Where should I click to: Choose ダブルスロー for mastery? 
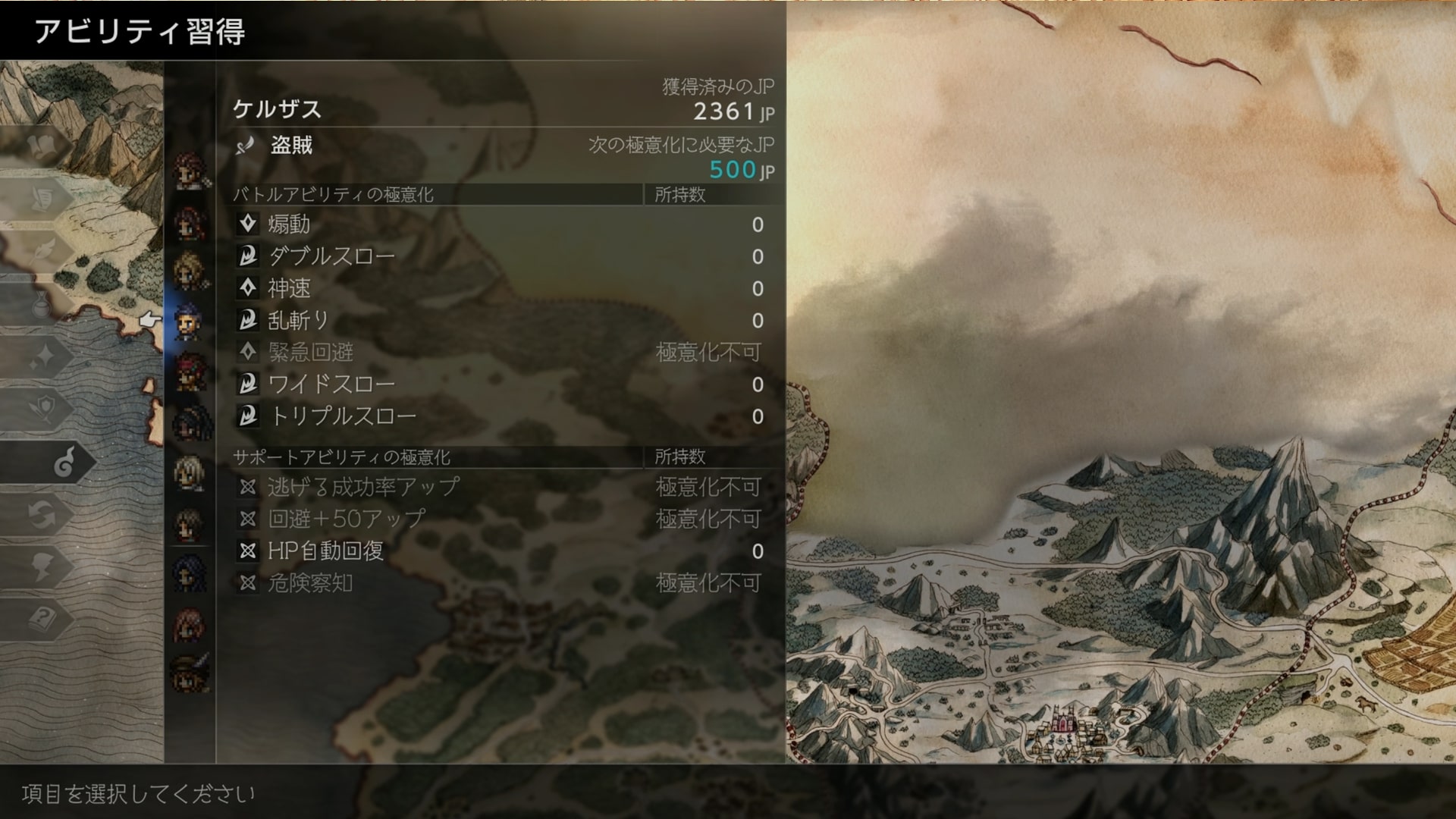pyautogui.click(x=331, y=256)
